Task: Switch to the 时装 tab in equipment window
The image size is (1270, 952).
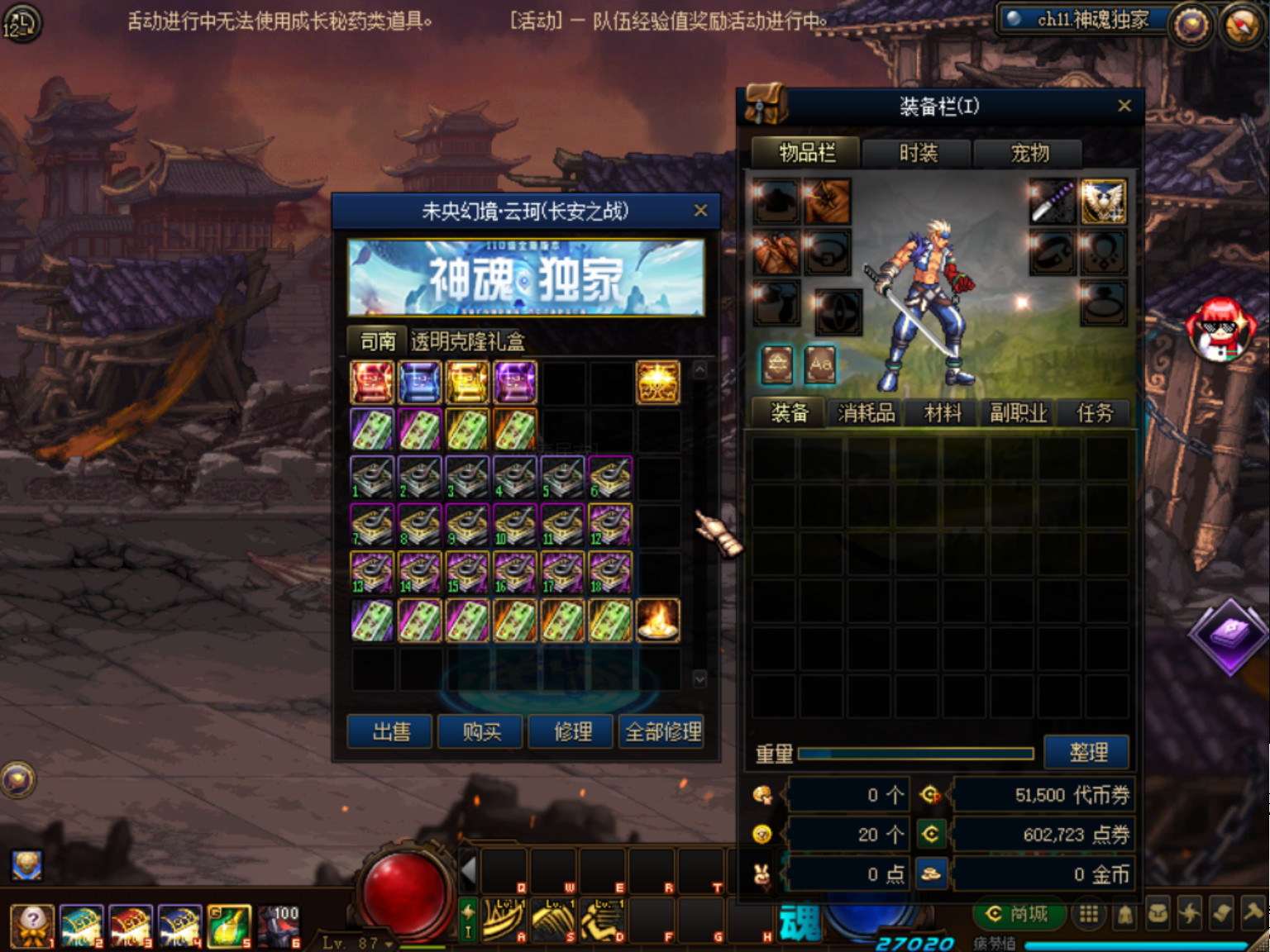Action: pyautogui.click(x=918, y=154)
